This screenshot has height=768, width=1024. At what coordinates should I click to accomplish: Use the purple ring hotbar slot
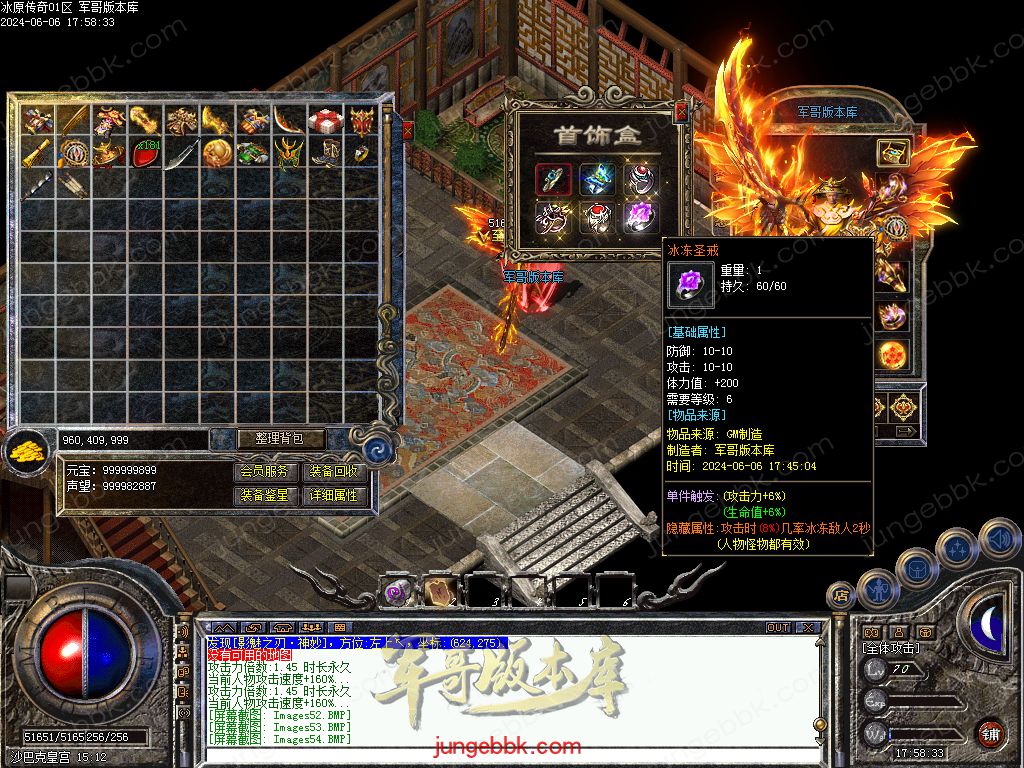397,591
